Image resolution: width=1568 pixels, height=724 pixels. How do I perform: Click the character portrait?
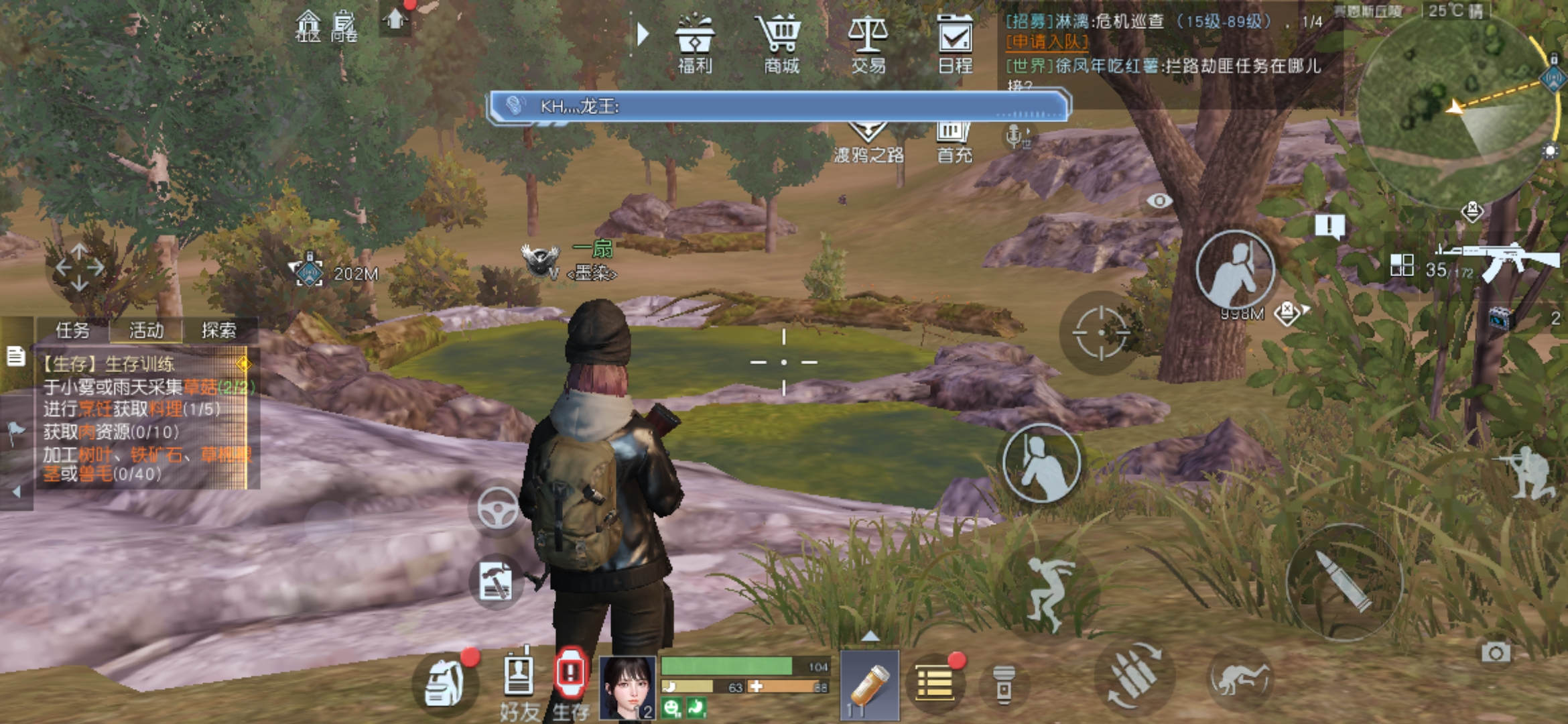[627, 686]
